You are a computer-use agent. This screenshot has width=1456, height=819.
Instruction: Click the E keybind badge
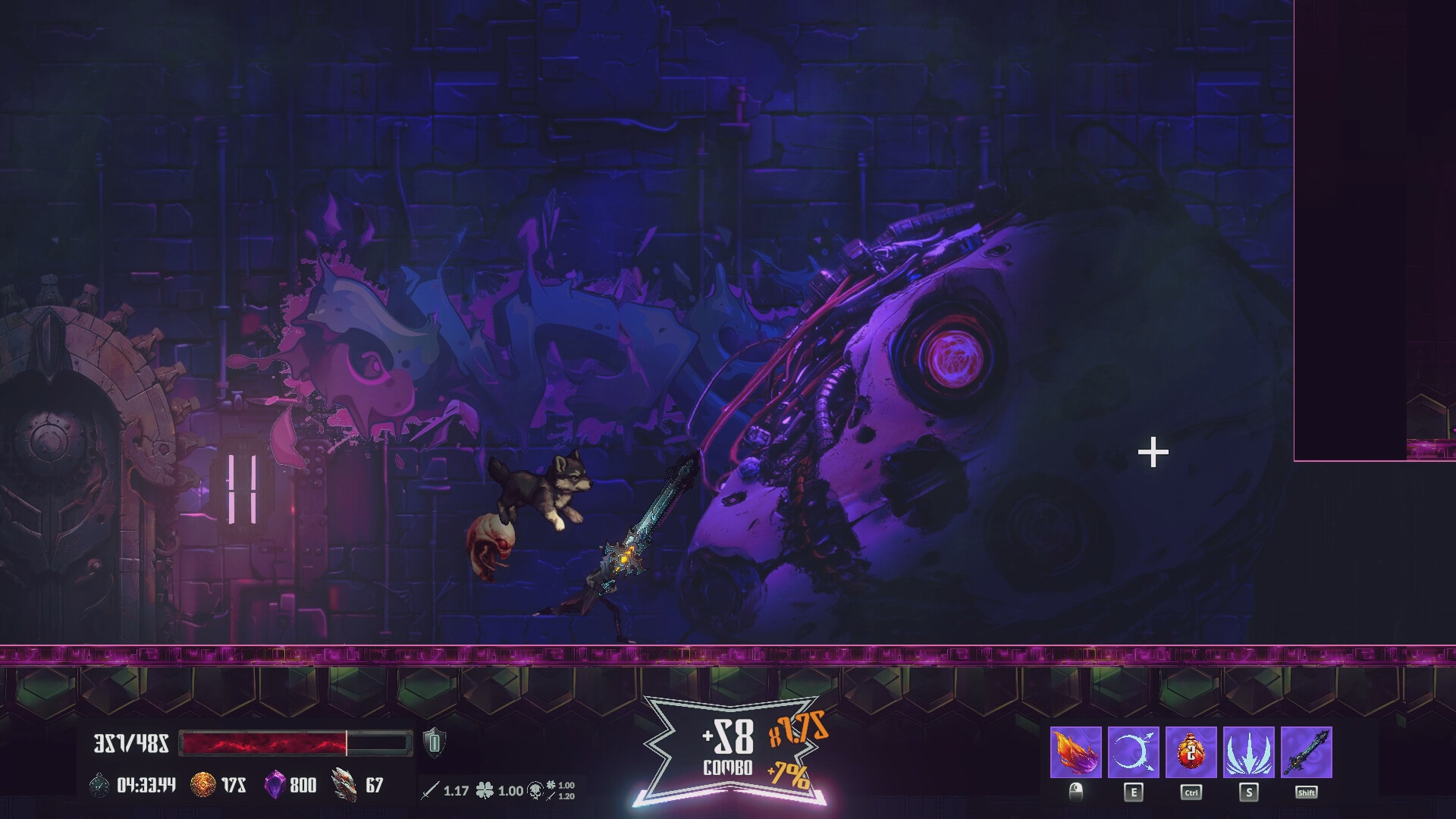(1133, 791)
